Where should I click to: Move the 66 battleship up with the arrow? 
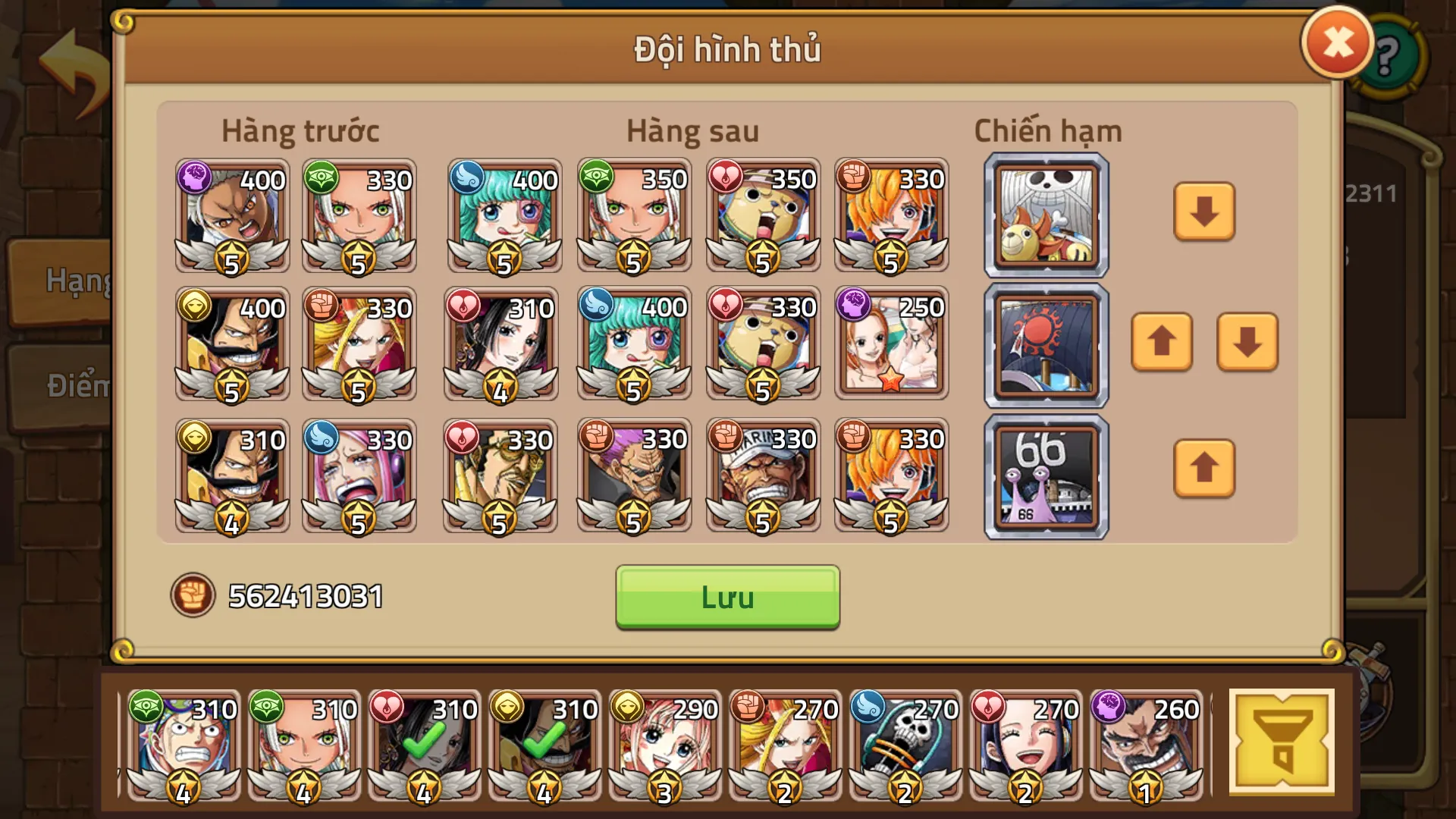click(1203, 470)
